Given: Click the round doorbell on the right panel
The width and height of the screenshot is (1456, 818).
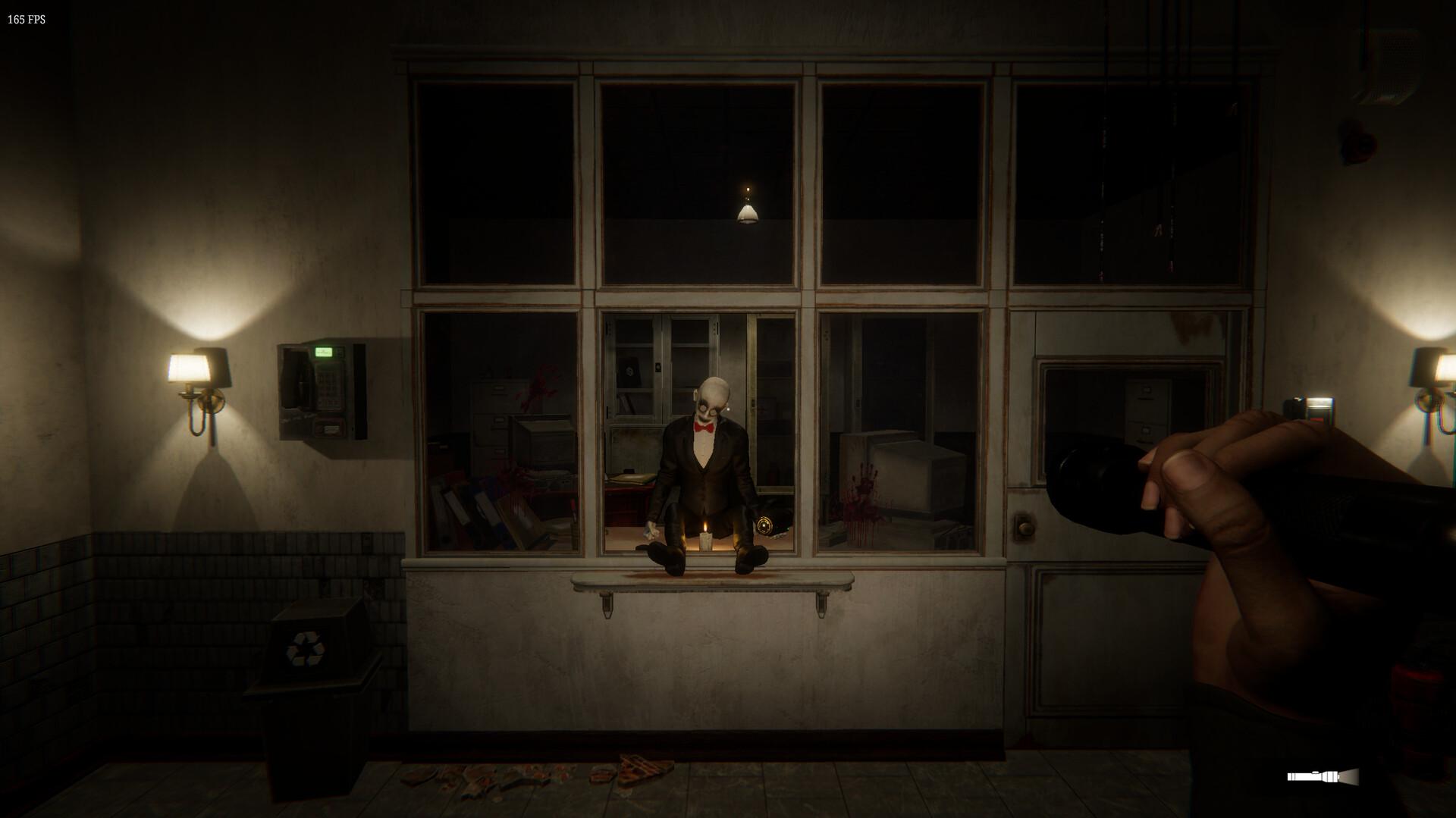Looking at the screenshot, I should pyautogui.click(x=1026, y=527).
